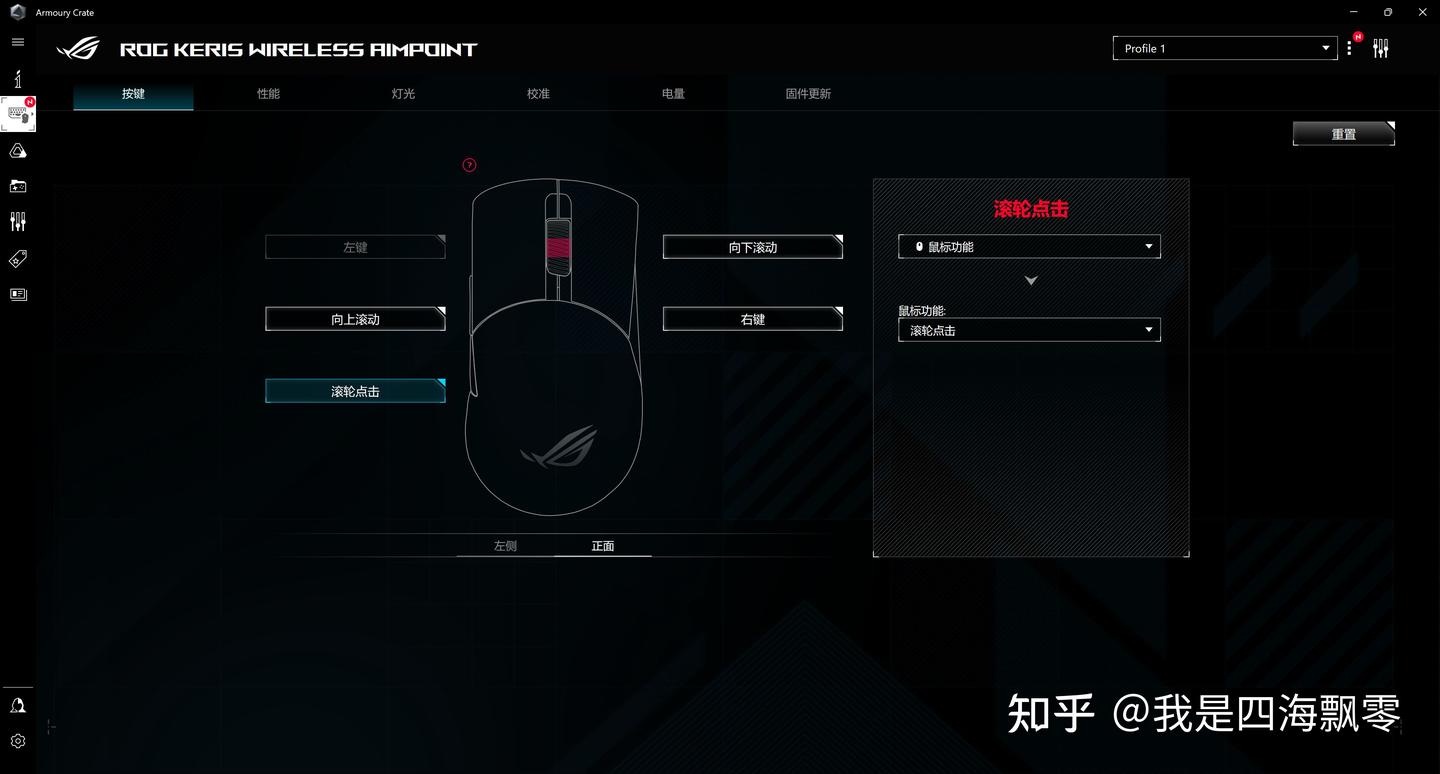Select the 滚轮点击 button on the left

[x=355, y=391]
